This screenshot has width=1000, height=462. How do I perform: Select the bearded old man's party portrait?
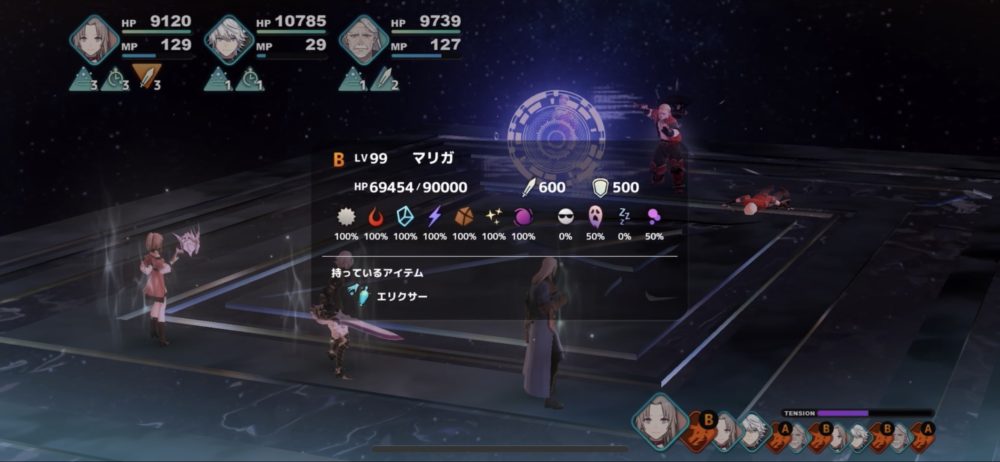(x=362, y=40)
